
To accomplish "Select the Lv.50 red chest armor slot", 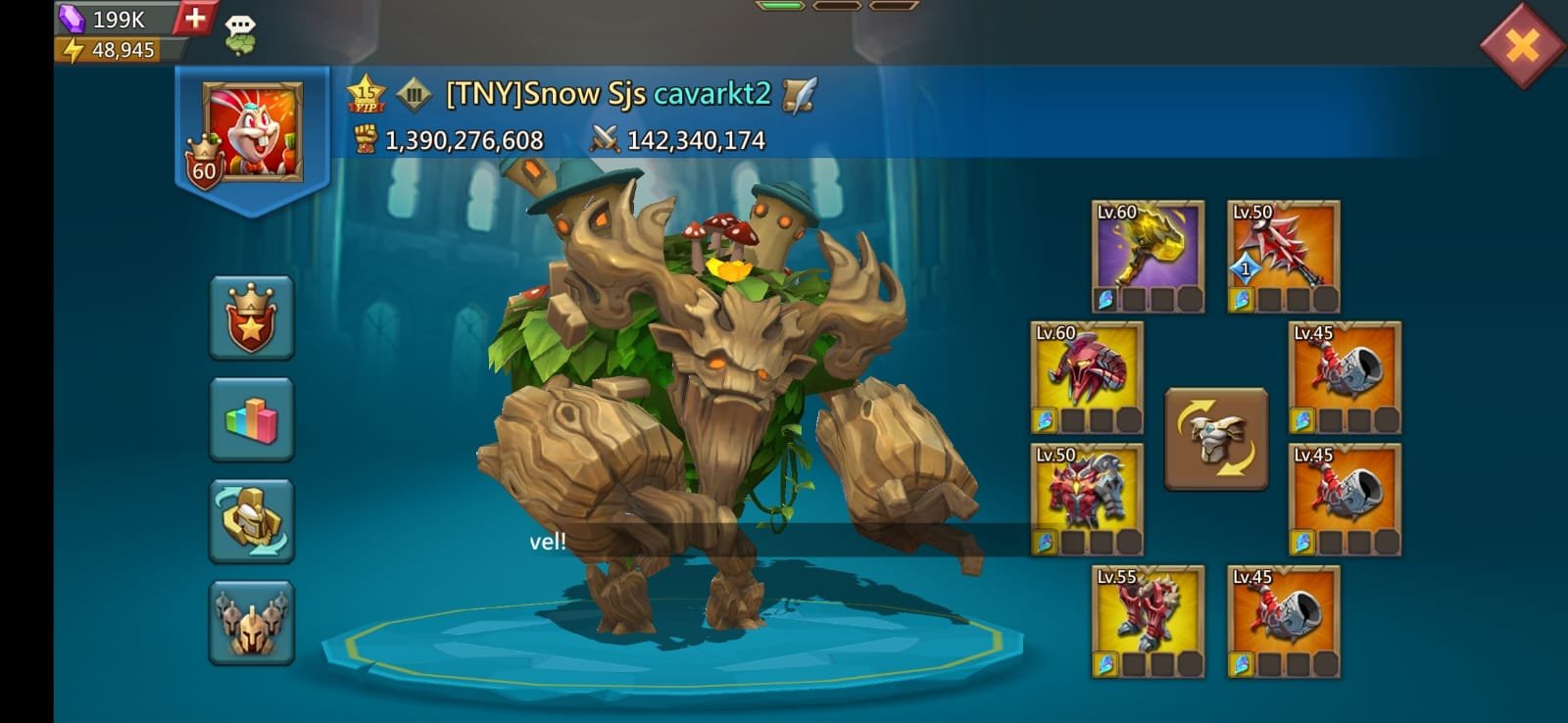I will point(1087,500).
